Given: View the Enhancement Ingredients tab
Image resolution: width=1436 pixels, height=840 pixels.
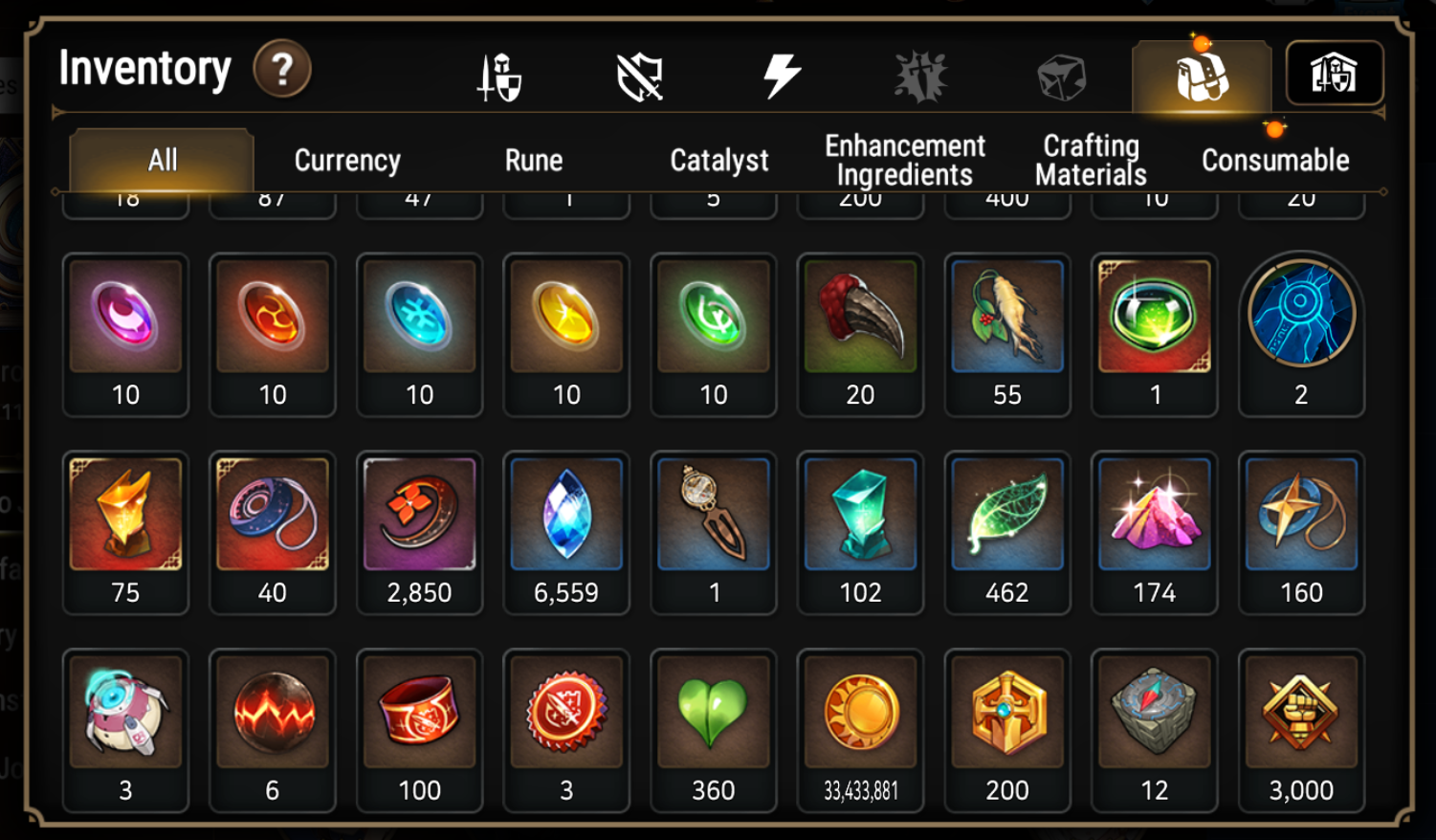Looking at the screenshot, I should (903, 159).
